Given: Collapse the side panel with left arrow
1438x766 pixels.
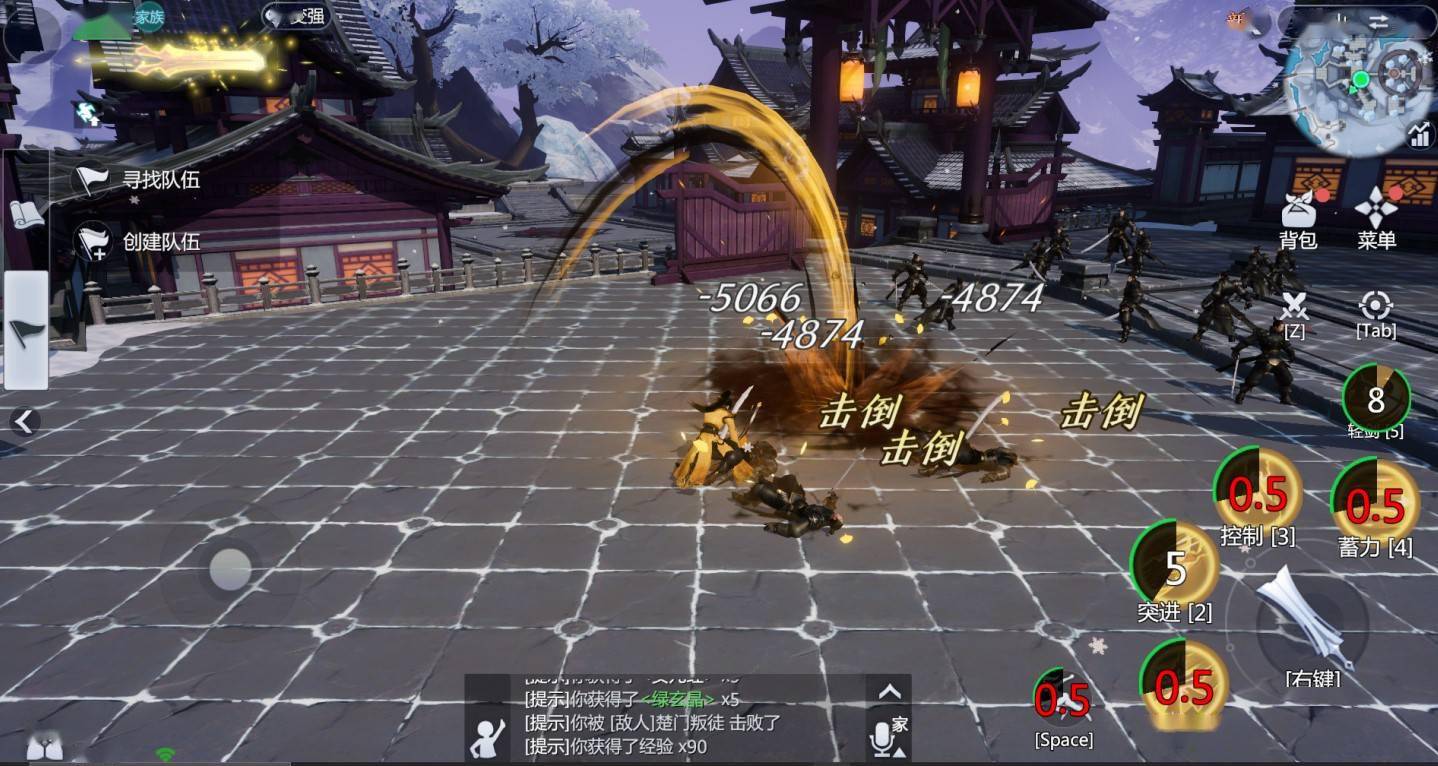Looking at the screenshot, I should point(24,421).
